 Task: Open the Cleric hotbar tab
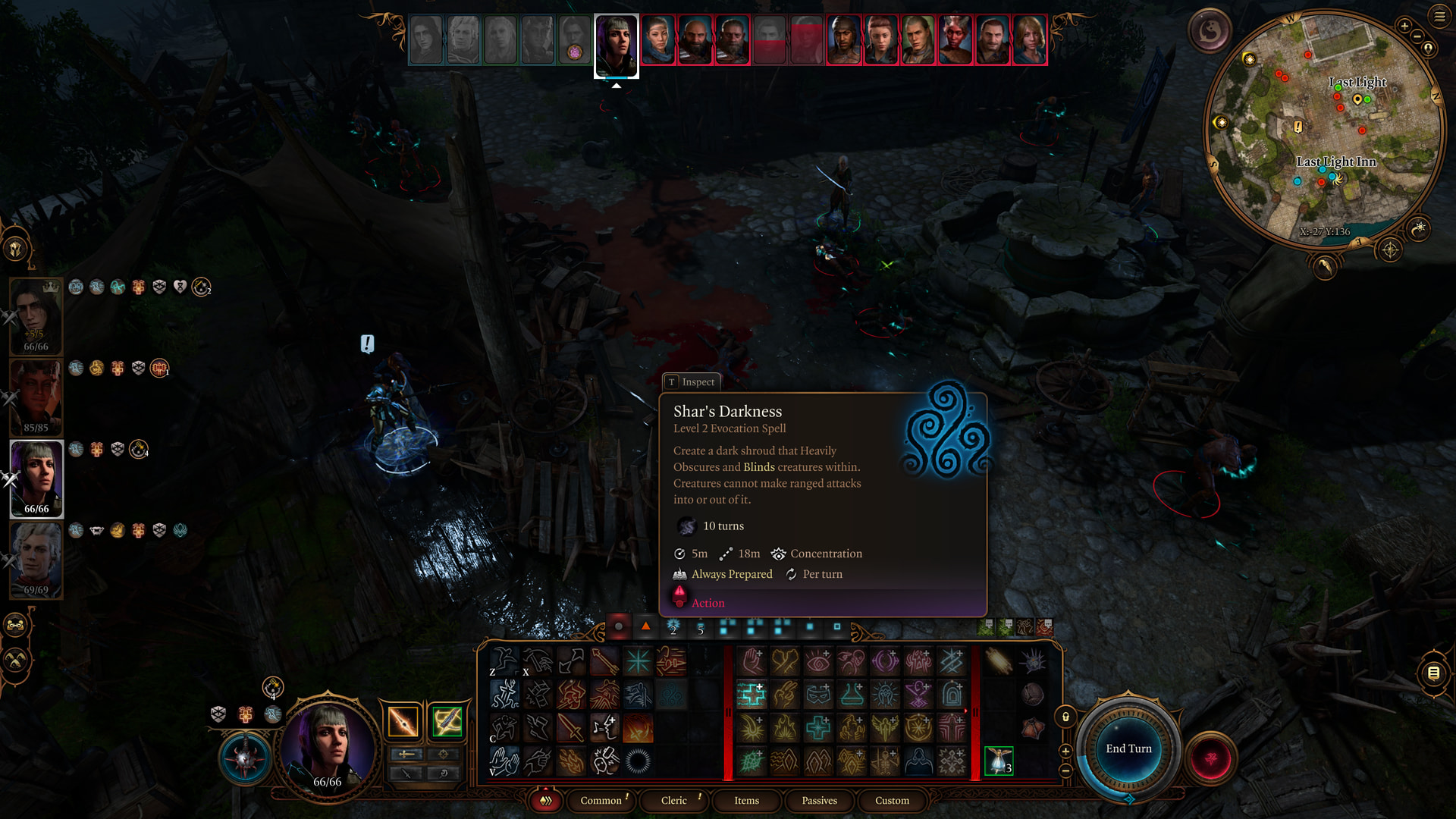(x=673, y=801)
